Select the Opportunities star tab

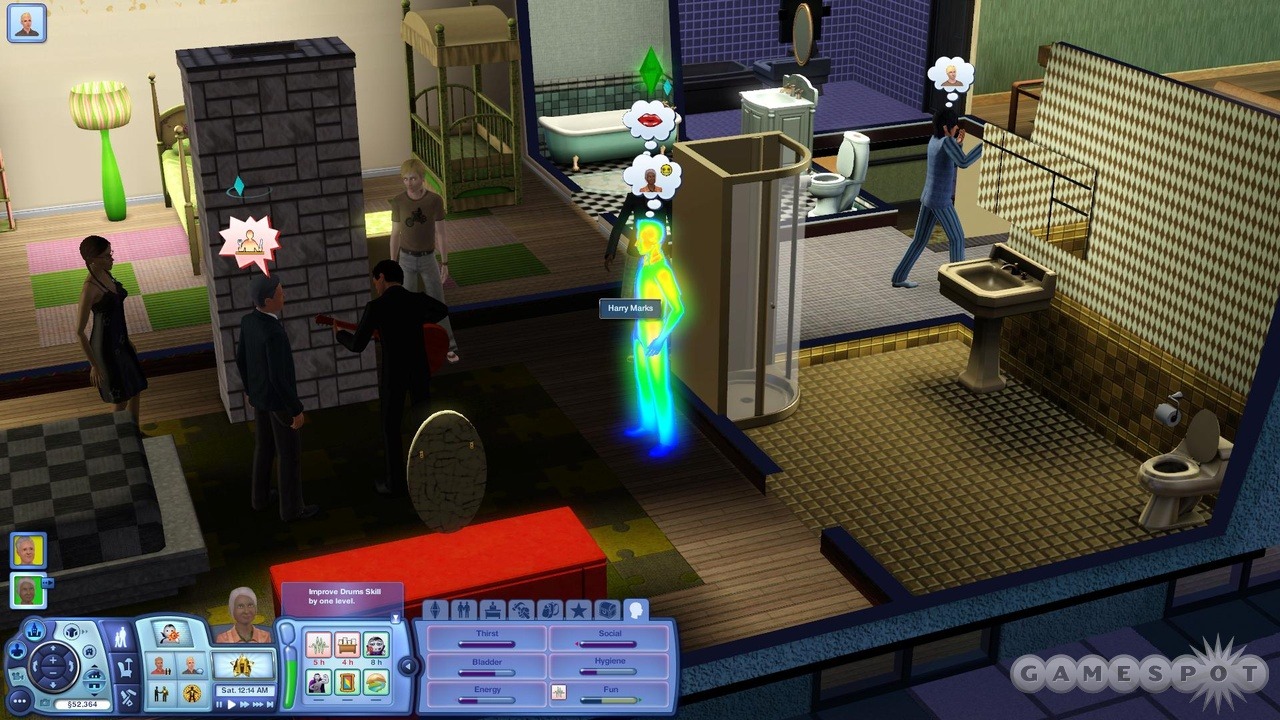580,609
